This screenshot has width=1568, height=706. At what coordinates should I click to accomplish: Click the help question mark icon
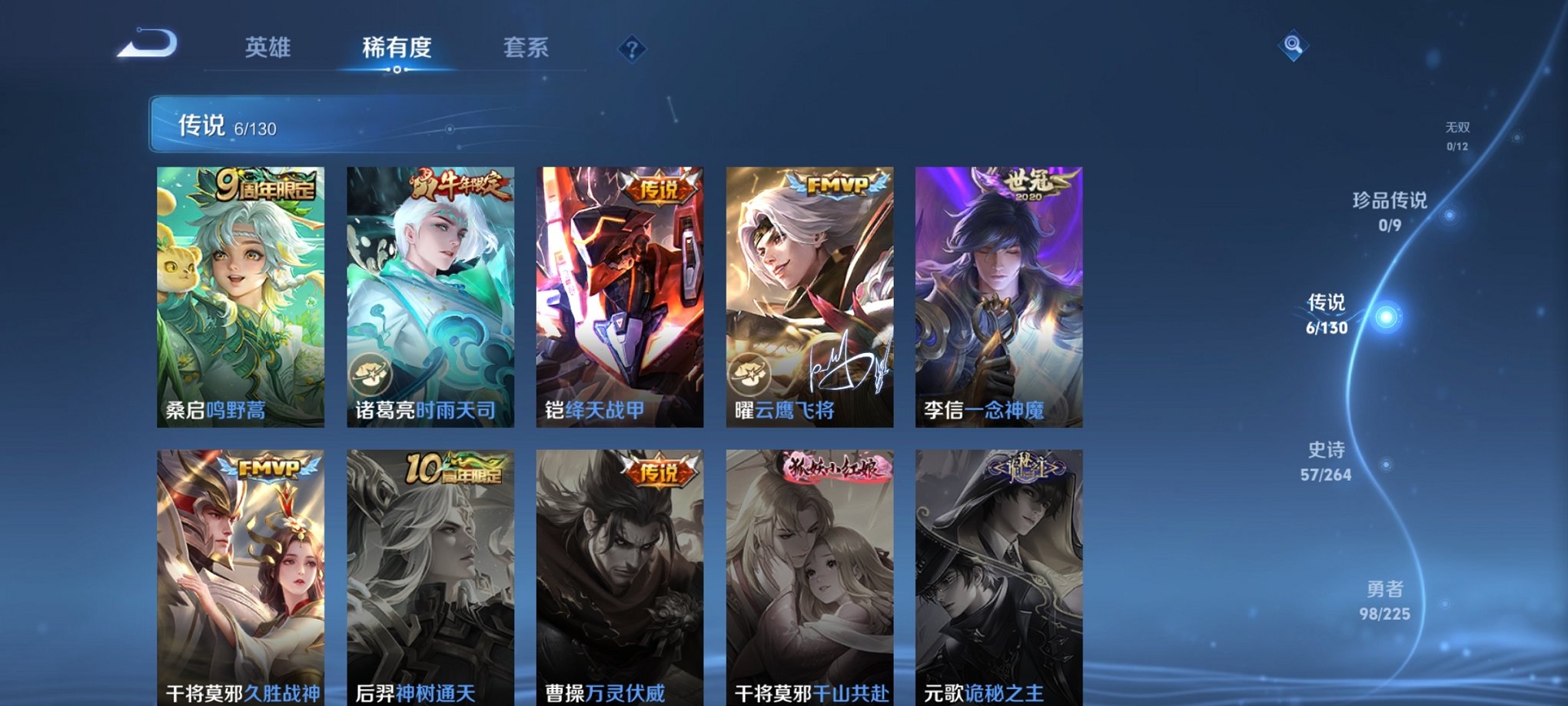[633, 51]
